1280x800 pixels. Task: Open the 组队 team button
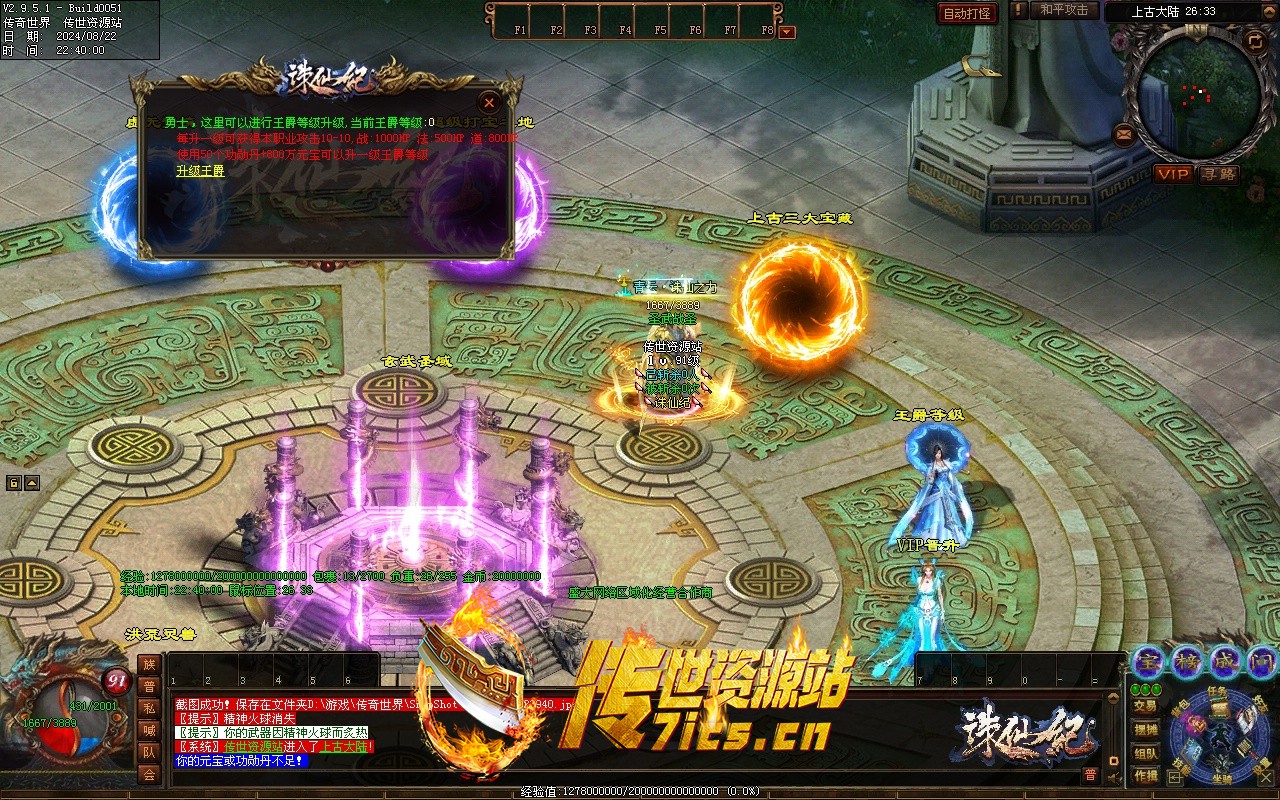pos(1146,753)
